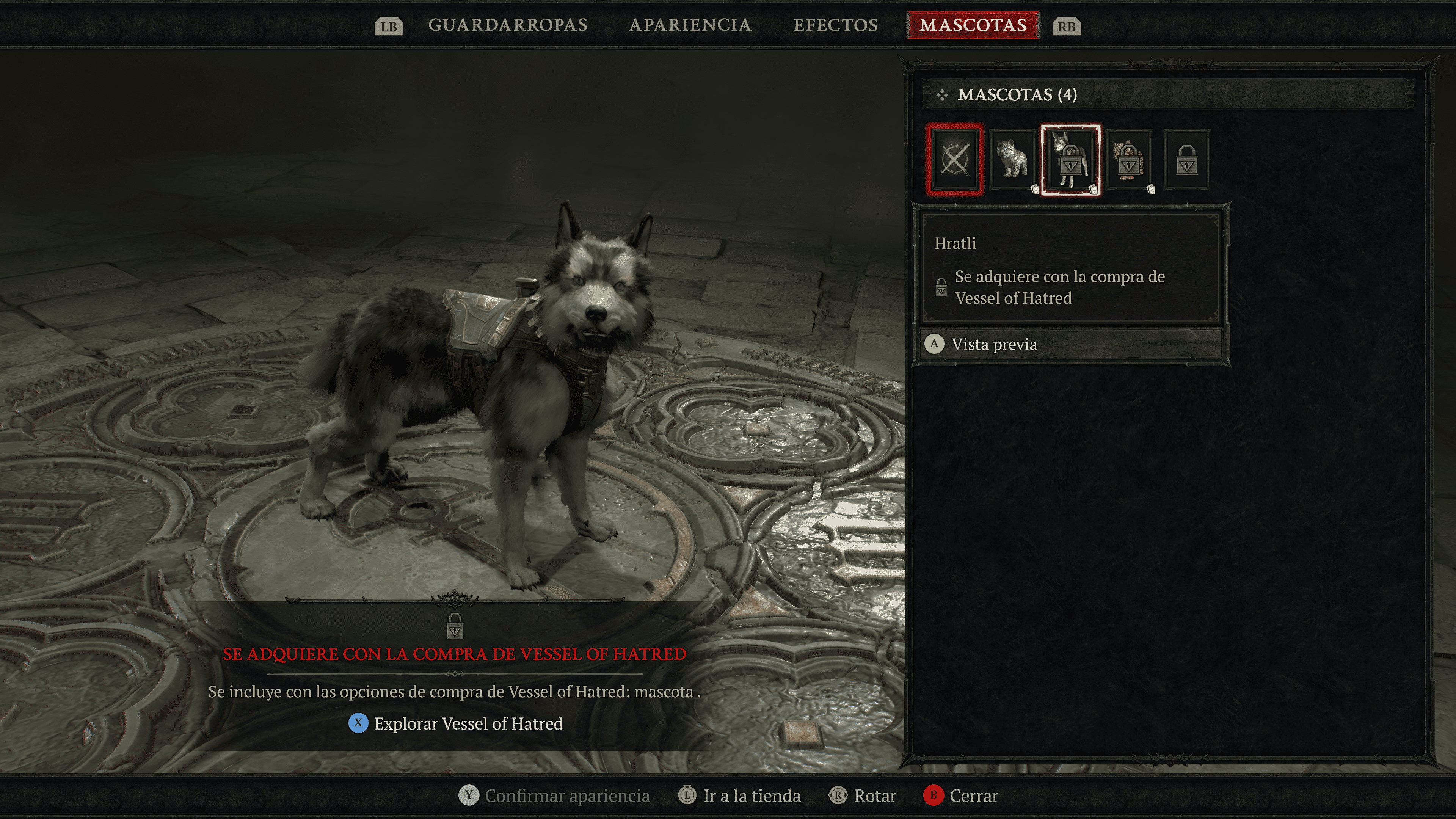The height and width of the screenshot is (819, 1456).
Task: Choose the Rotar option
Action: 874,796
